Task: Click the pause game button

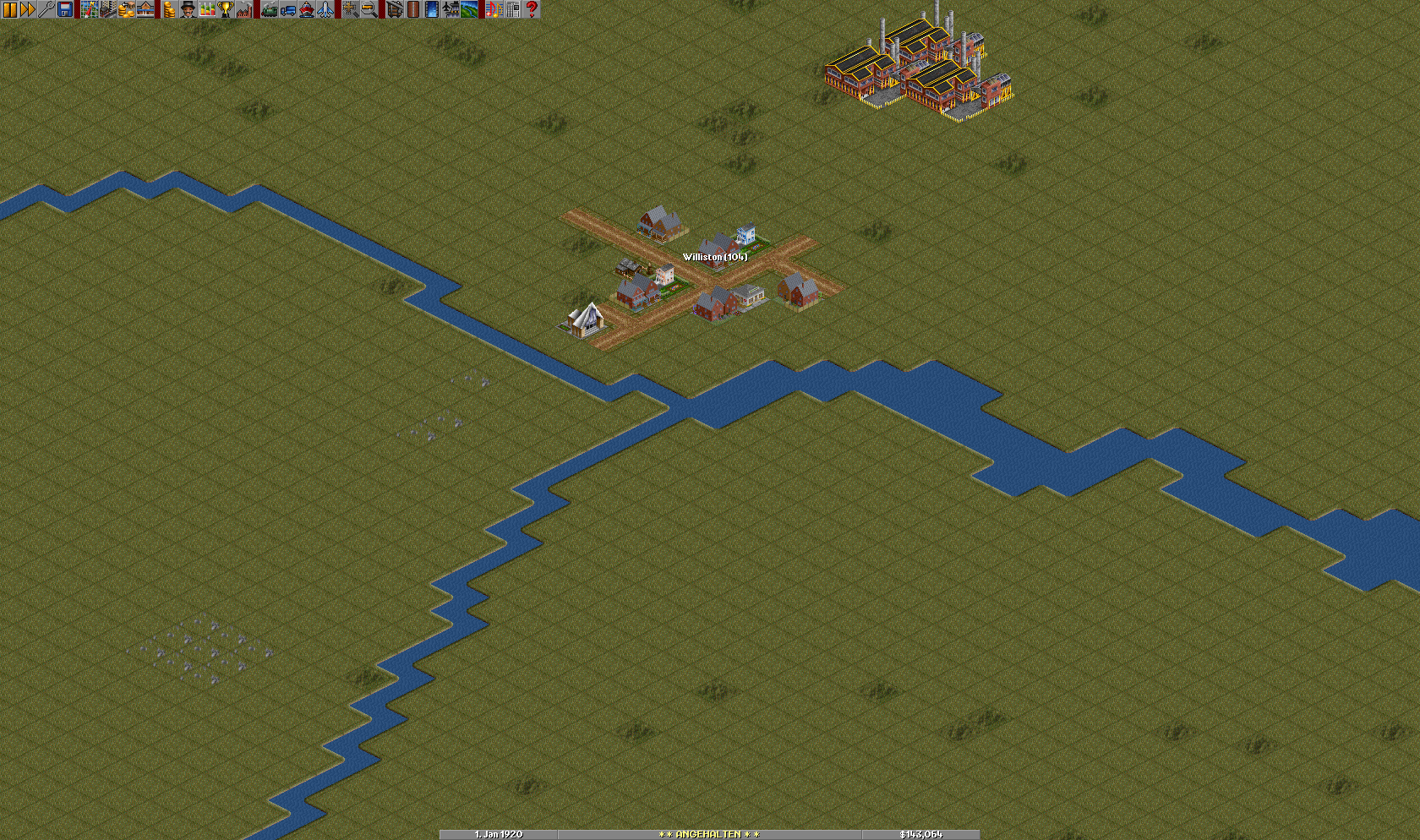Action: point(9,9)
